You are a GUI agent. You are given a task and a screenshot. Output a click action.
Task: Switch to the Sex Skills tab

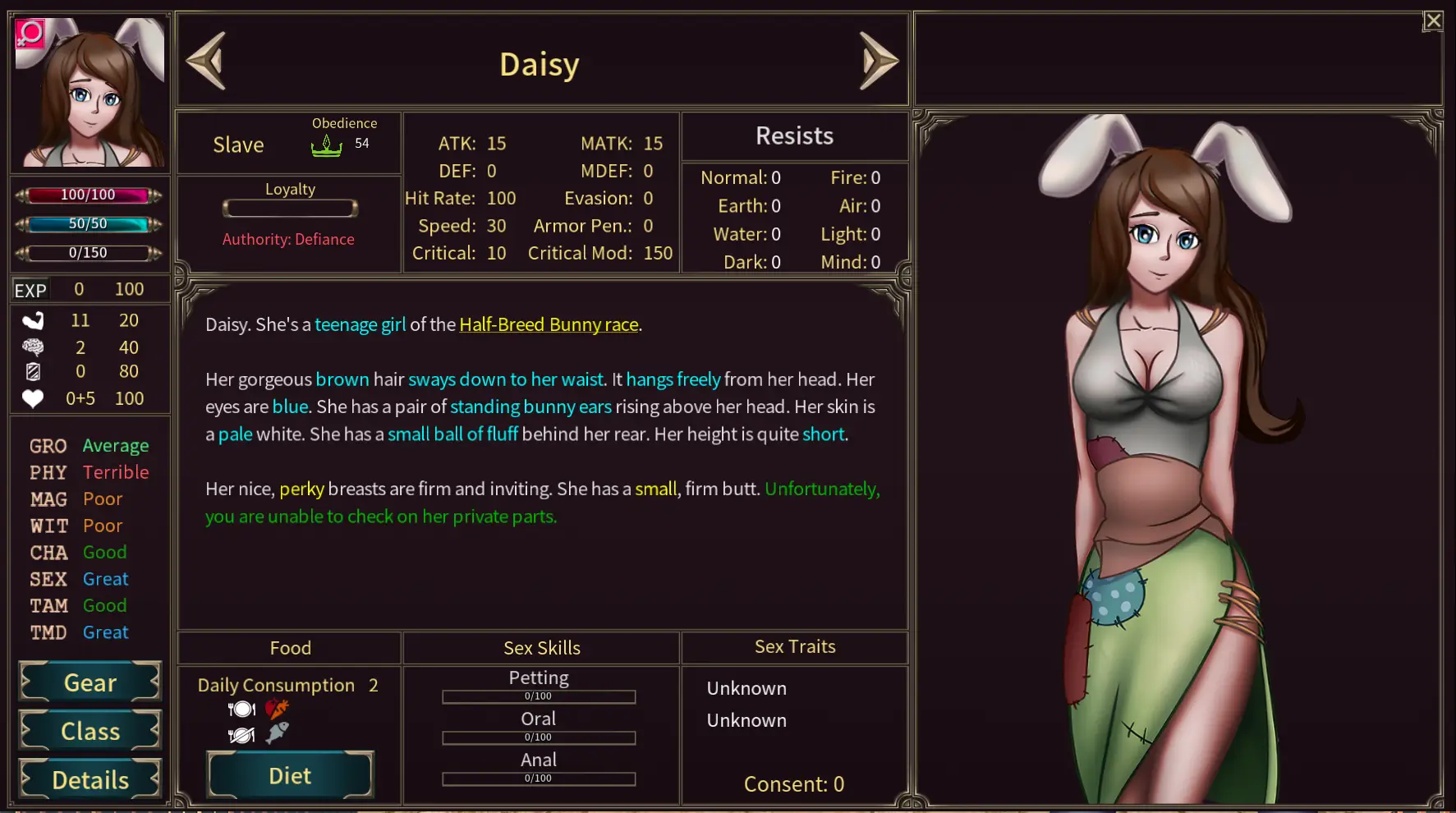tap(541, 647)
